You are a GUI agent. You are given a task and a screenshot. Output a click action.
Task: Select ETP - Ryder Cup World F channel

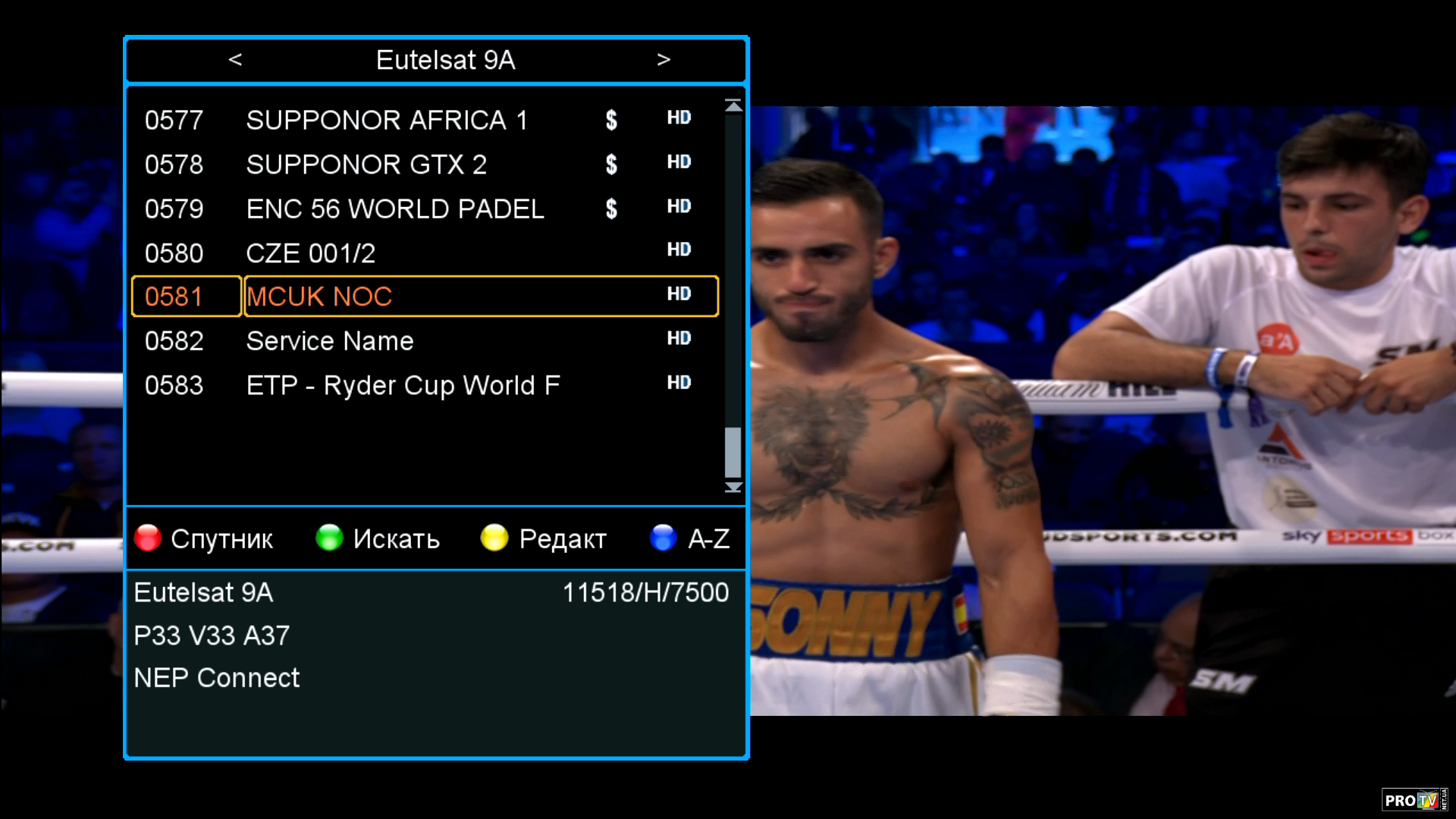click(403, 385)
